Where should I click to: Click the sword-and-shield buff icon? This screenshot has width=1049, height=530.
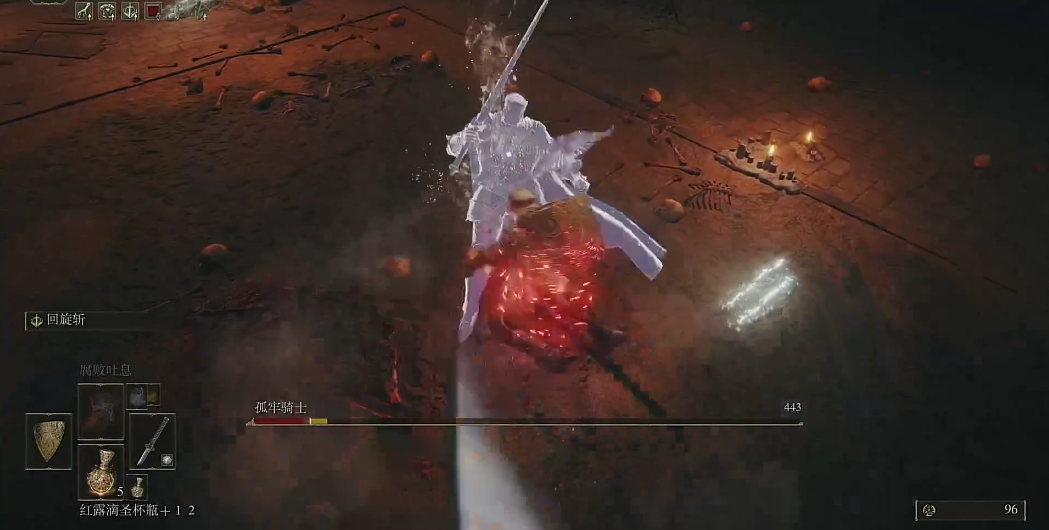click(130, 11)
